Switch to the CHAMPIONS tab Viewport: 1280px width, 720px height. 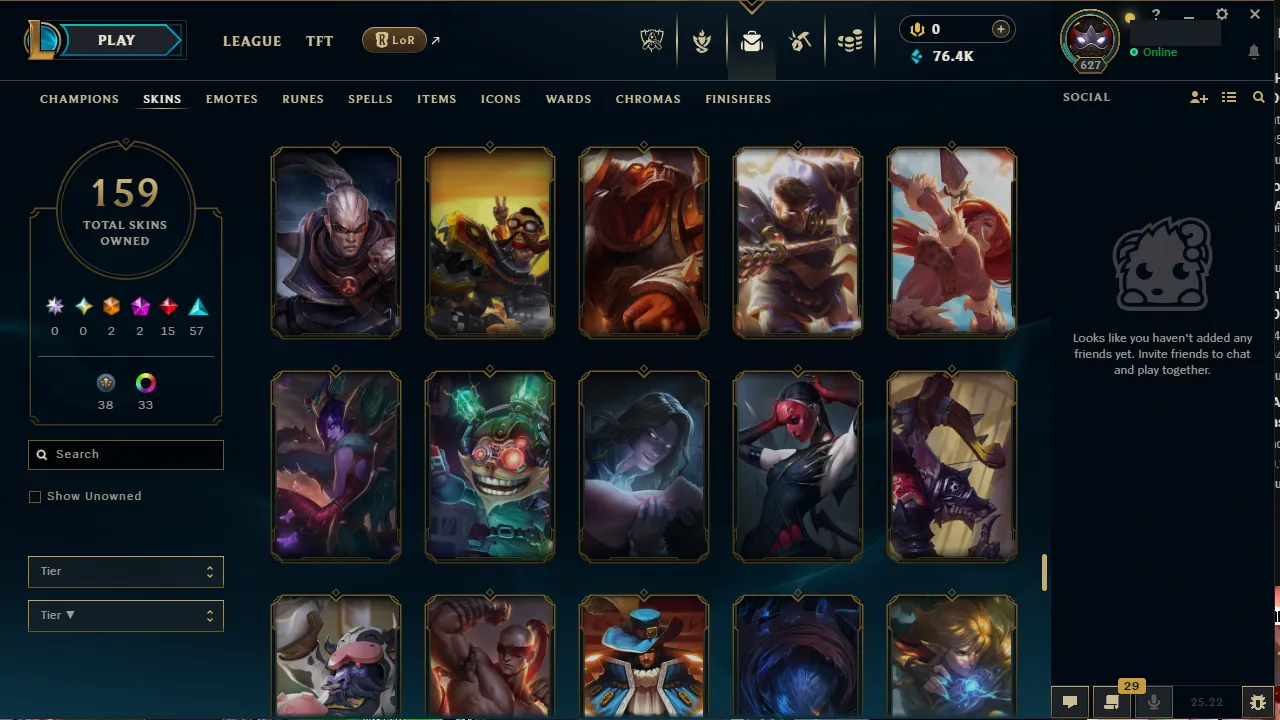pos(79,99)
